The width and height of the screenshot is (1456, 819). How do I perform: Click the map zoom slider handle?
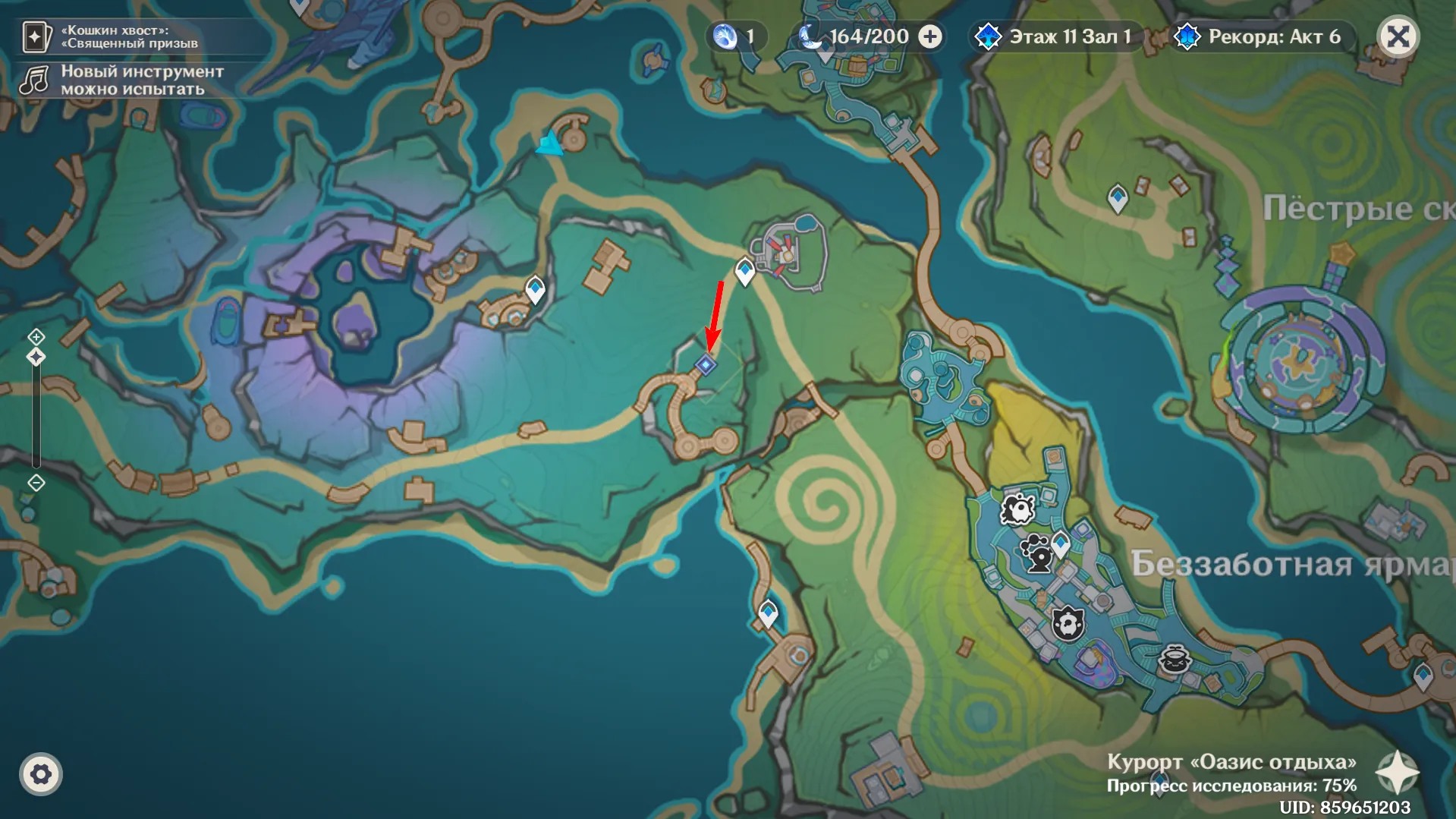[36, 357]
